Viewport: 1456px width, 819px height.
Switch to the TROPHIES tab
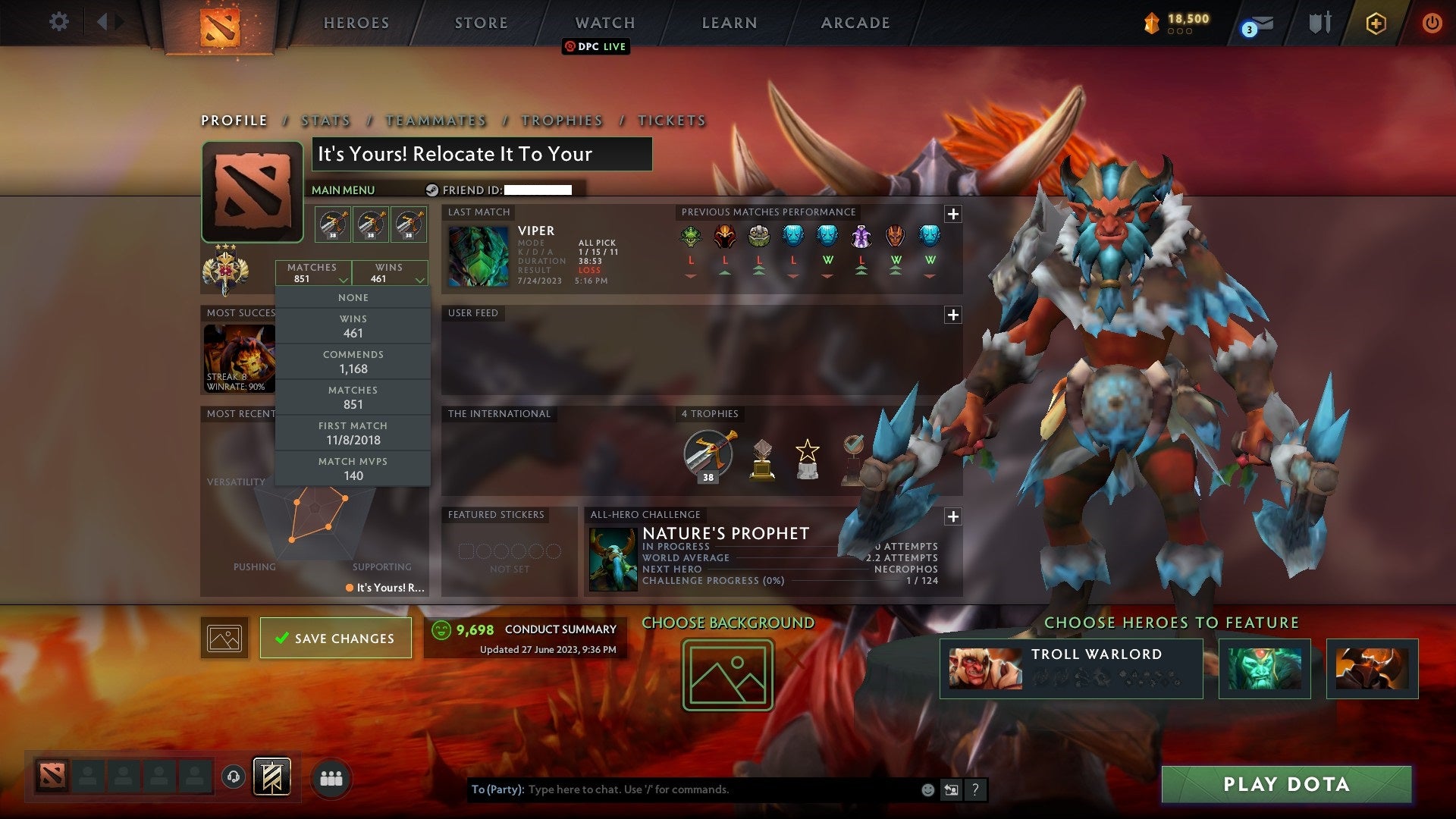tap(561, 120)
